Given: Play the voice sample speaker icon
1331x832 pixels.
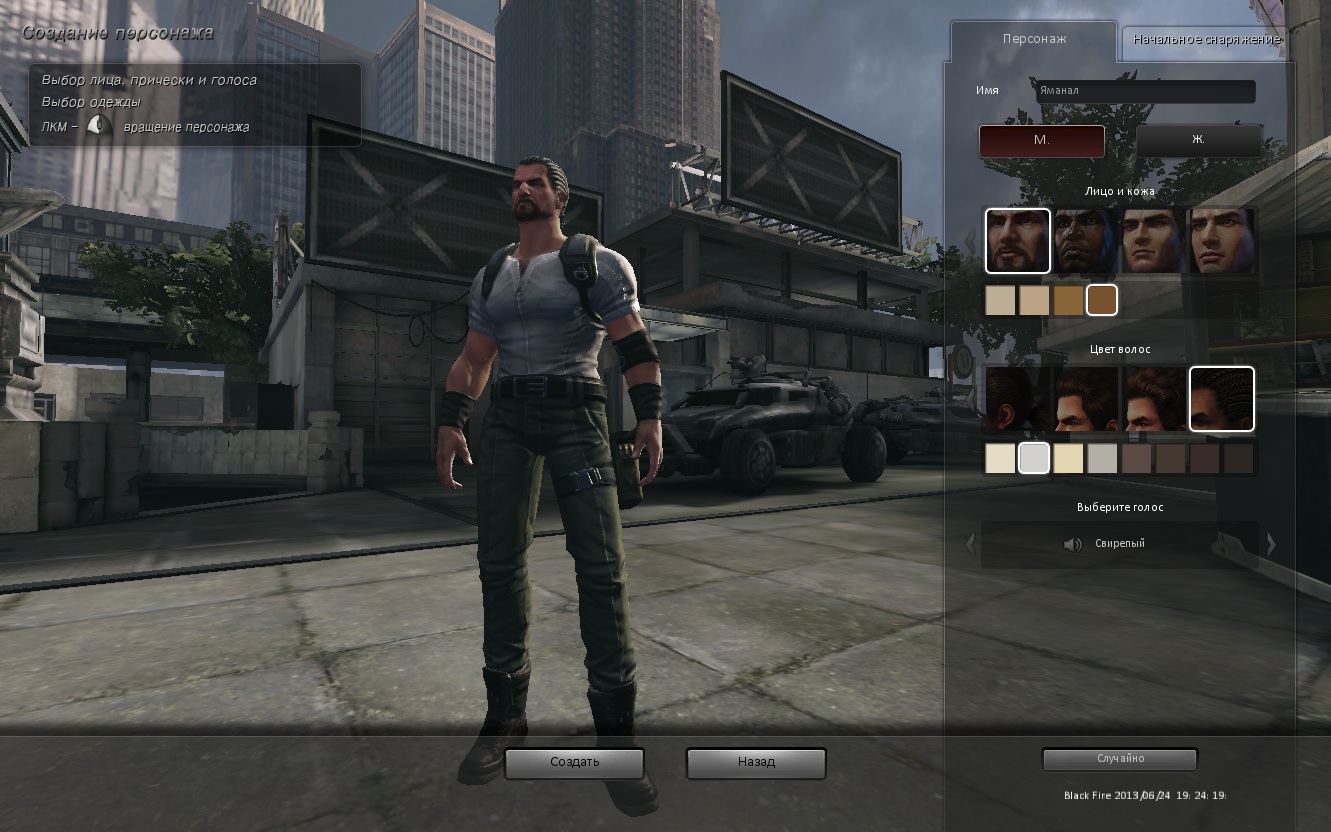Looking at the screenshot, I should pyautogui.click(x=1073, y=544).
